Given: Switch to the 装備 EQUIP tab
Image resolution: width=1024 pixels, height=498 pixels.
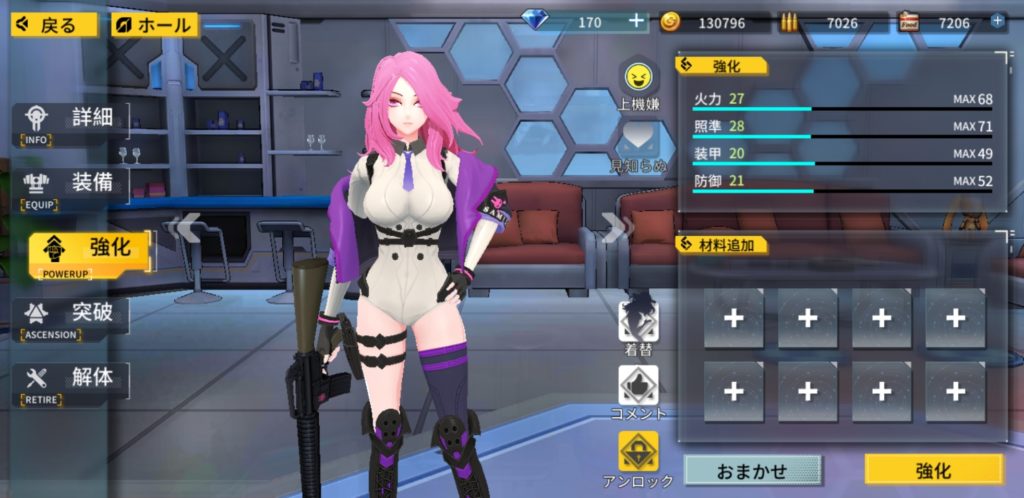Looking at the screenshot, I should [72, 187].
